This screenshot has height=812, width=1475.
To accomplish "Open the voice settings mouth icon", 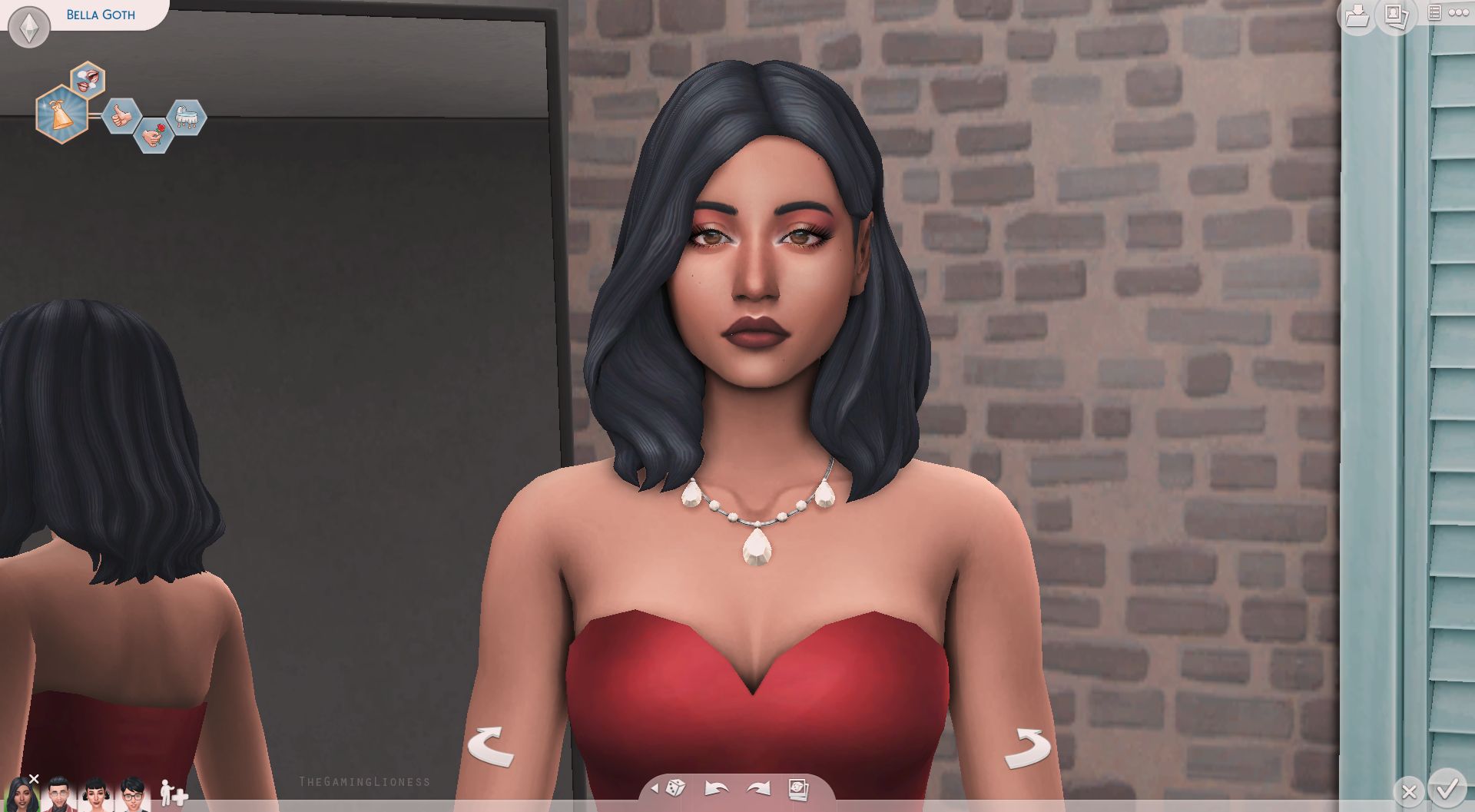I will [x=87, y=79].
